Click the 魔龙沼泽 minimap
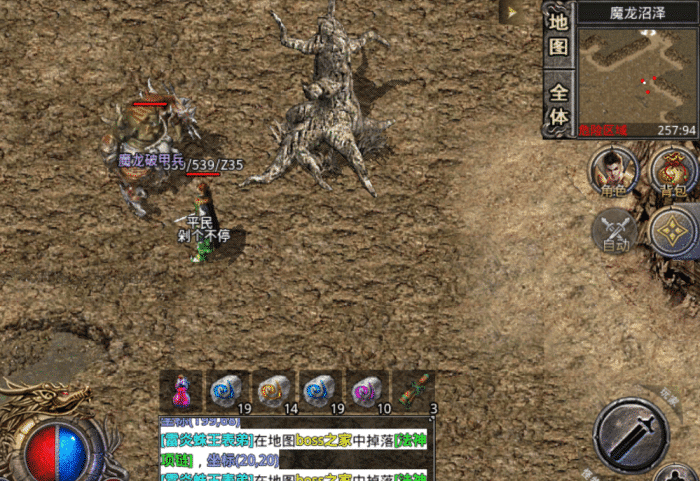Viewport: 700px width, 481px height. pyautogui.click(x=637, y=73)
